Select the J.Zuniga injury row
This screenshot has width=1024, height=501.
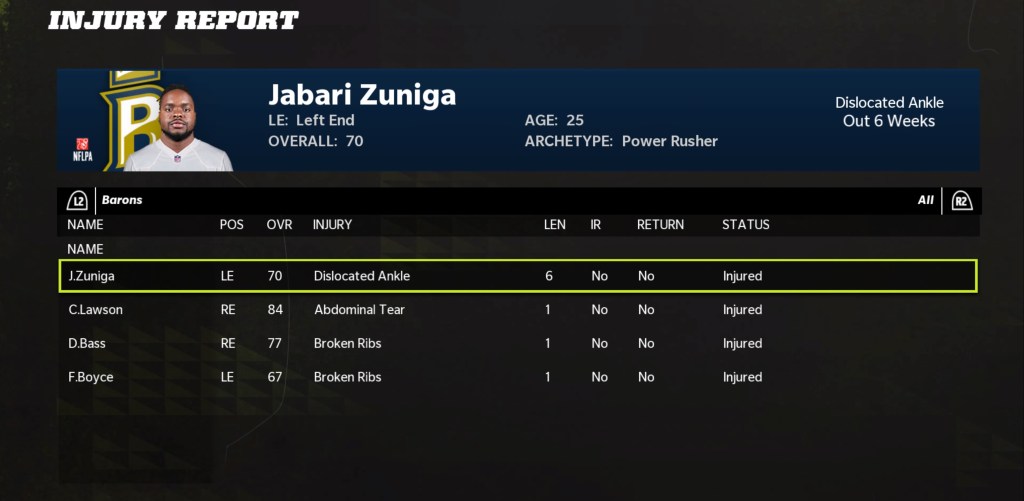pos(517,276)
